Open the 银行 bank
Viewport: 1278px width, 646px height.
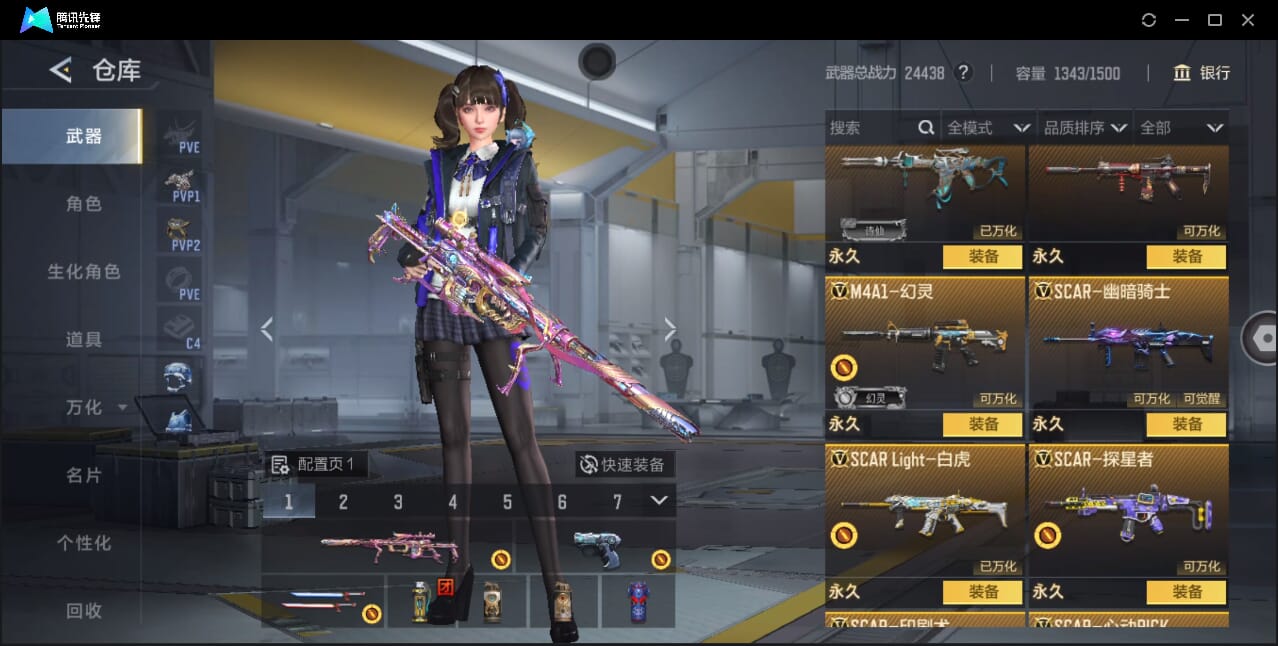point(1202,73)
